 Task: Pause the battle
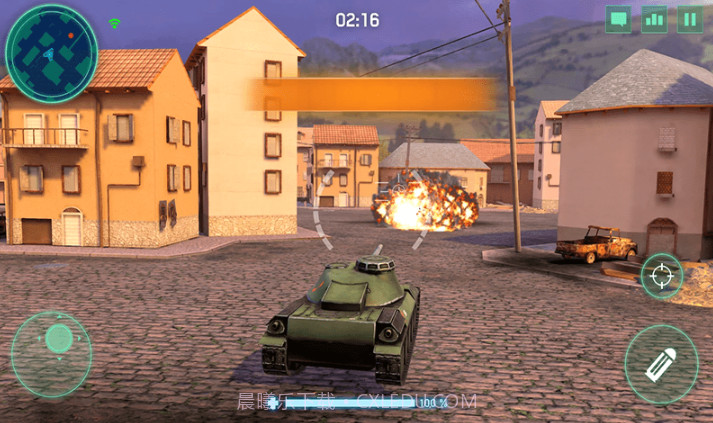[x=690, y=19]
